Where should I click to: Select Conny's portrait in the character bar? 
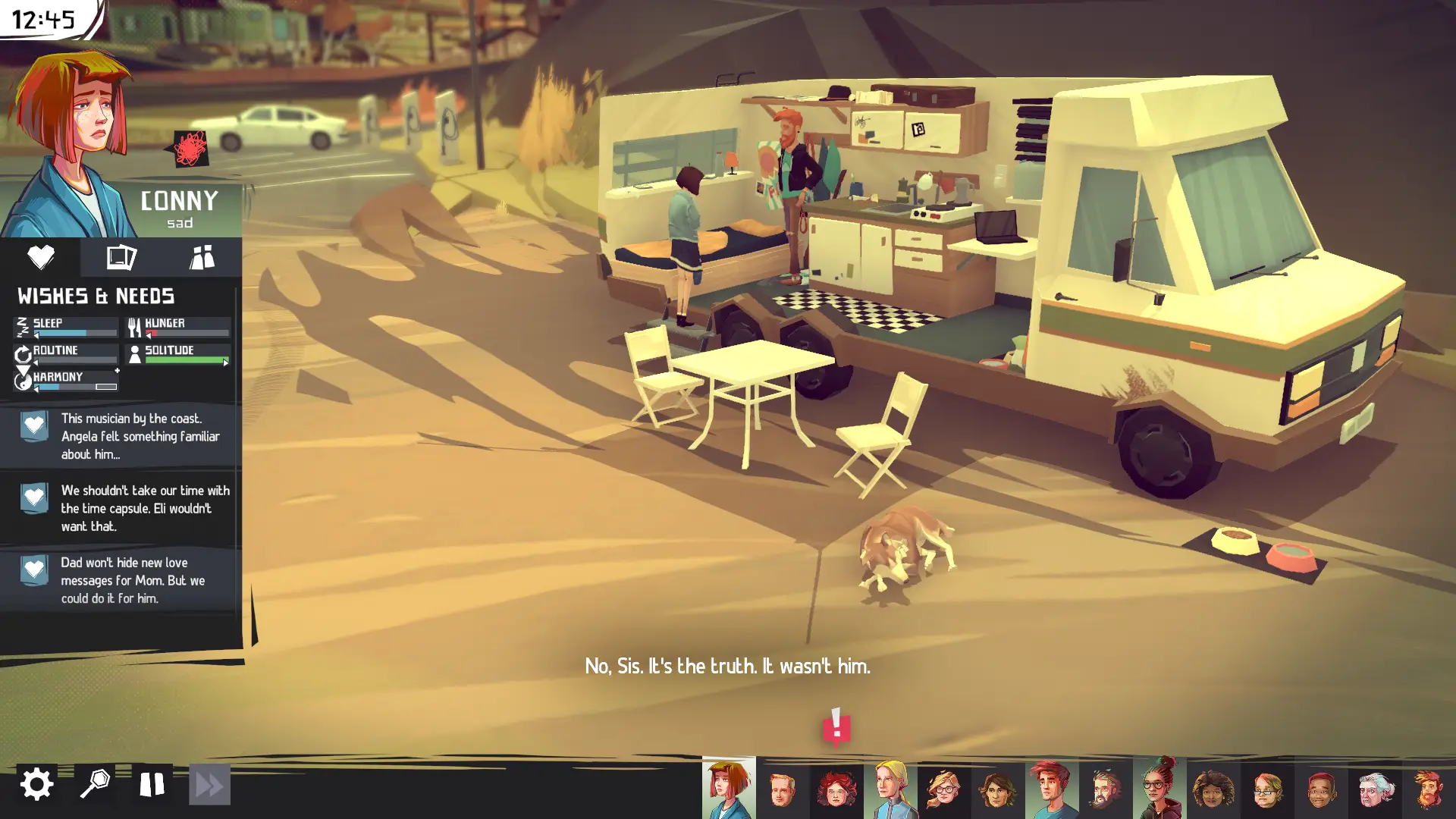(x=729, y=789)
